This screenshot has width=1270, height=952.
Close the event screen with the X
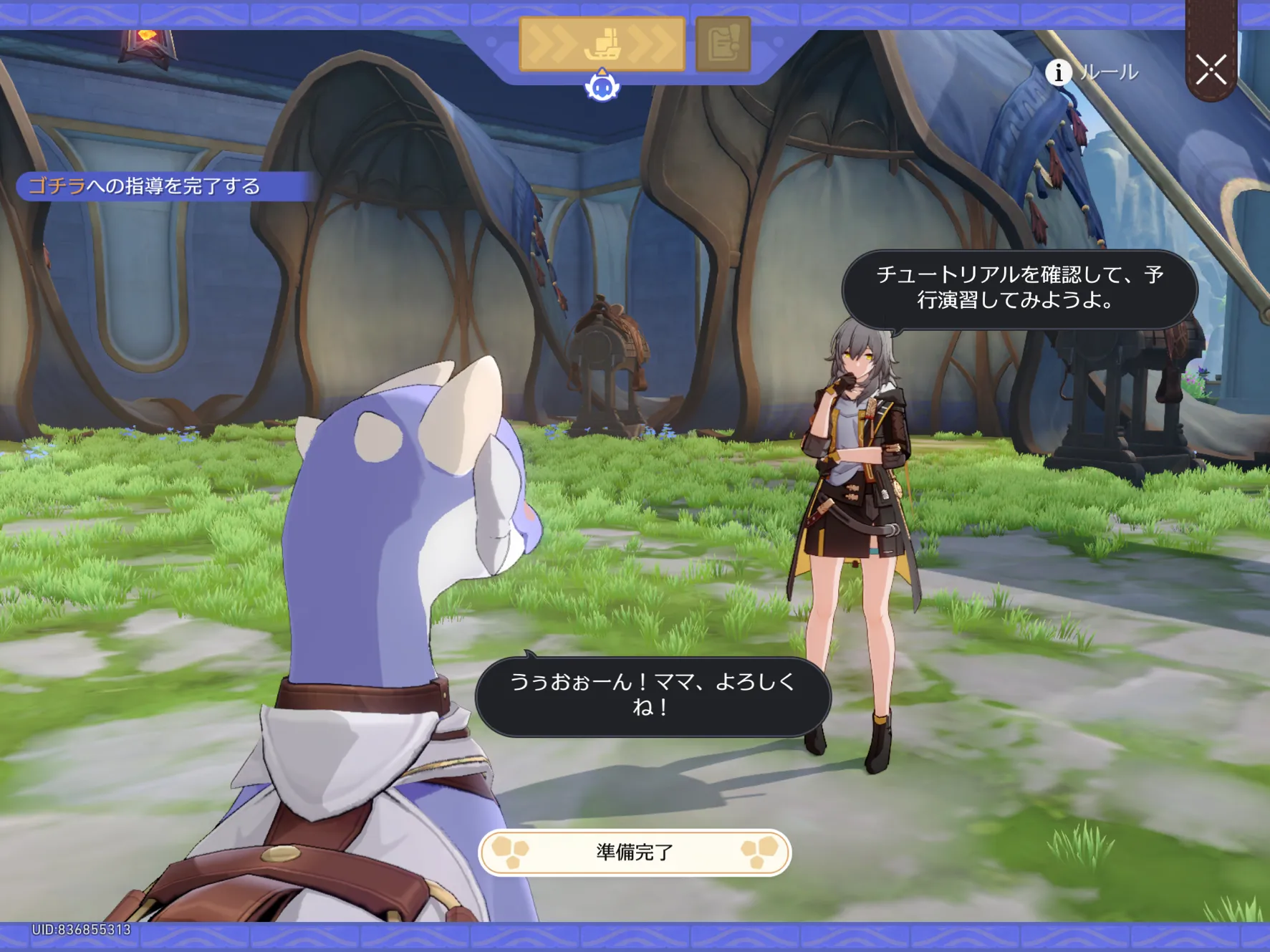1211,70
